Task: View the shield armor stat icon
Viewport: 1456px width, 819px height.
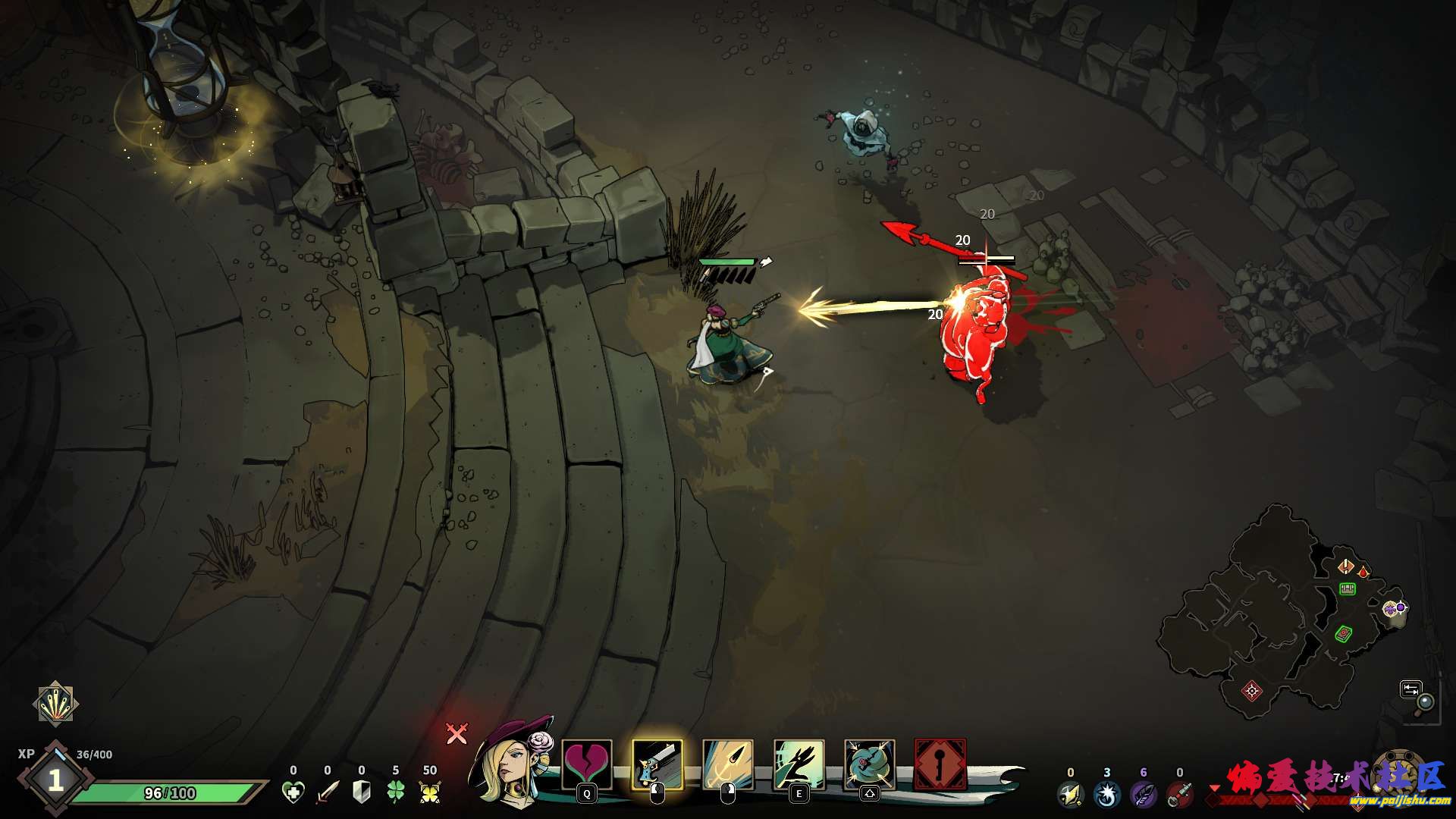Action: pyautogui.click(x=362, y=792)
